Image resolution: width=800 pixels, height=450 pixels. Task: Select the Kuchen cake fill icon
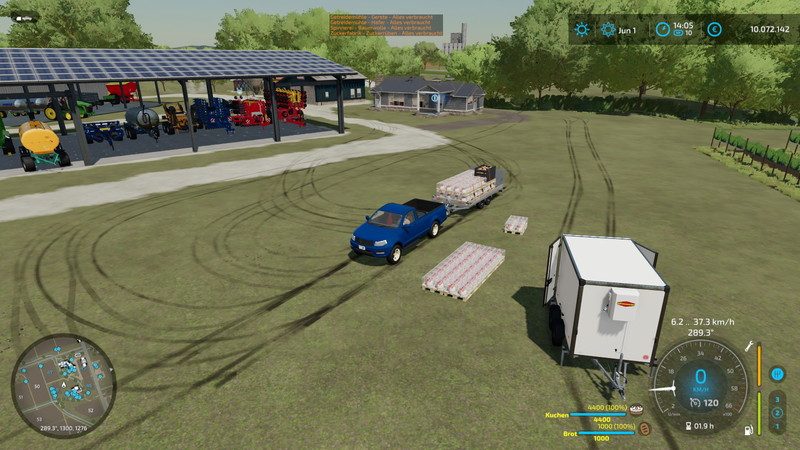[636, 409]
